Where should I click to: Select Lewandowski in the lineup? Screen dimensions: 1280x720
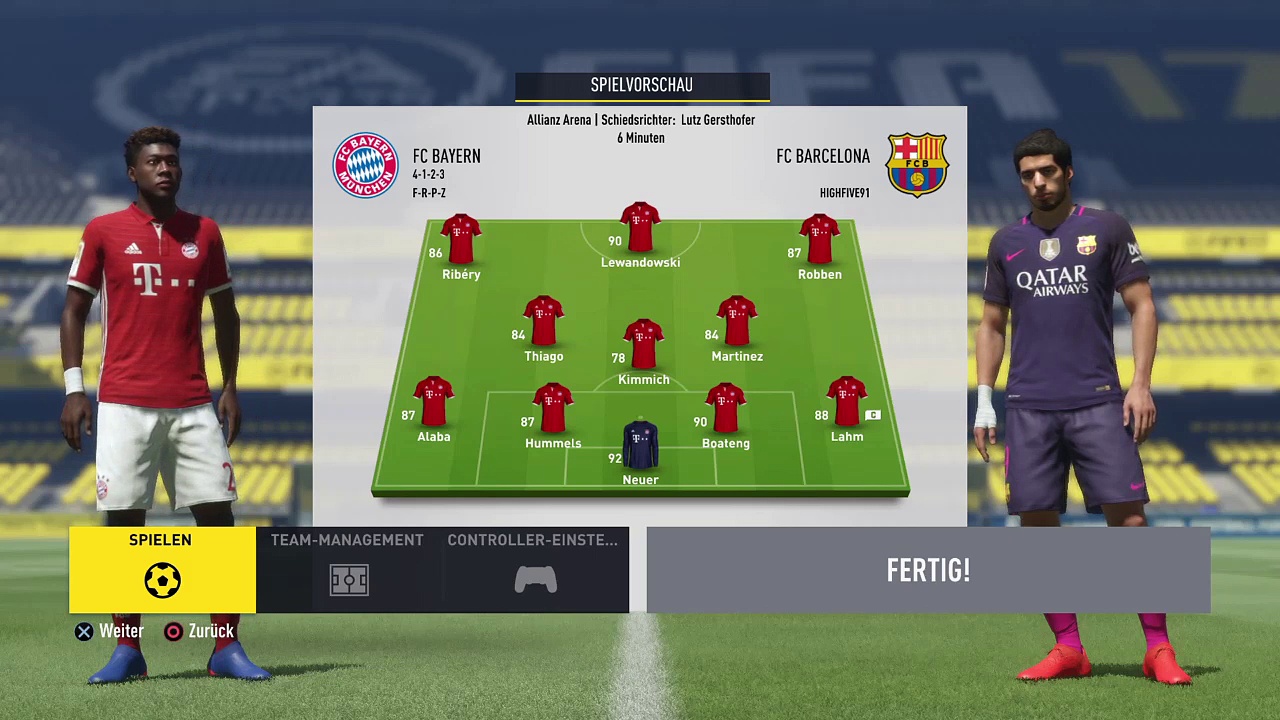pos(640,229)
